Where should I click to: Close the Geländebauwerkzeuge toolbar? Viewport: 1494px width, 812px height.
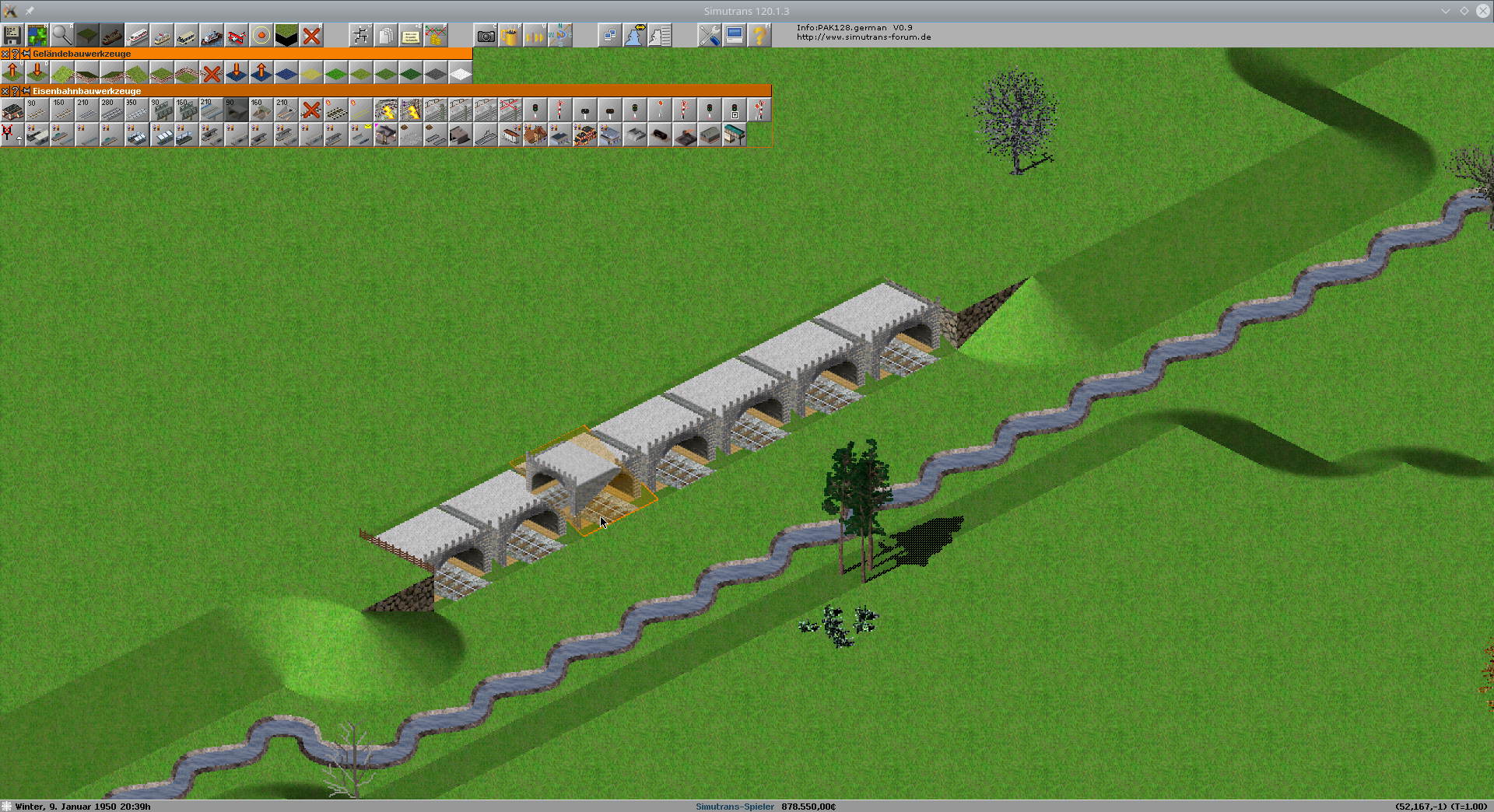click(5, 54)
